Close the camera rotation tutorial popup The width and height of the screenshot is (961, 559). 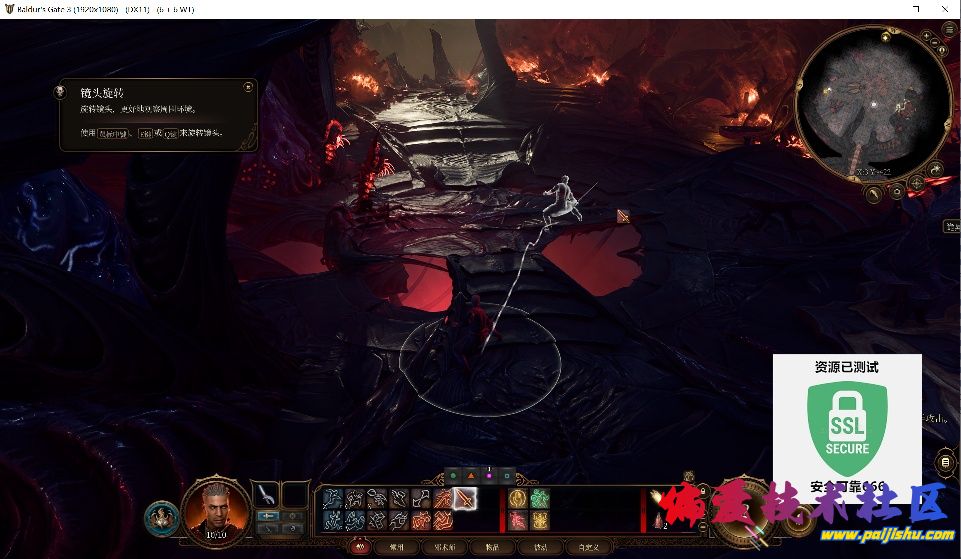coord(247,88)
